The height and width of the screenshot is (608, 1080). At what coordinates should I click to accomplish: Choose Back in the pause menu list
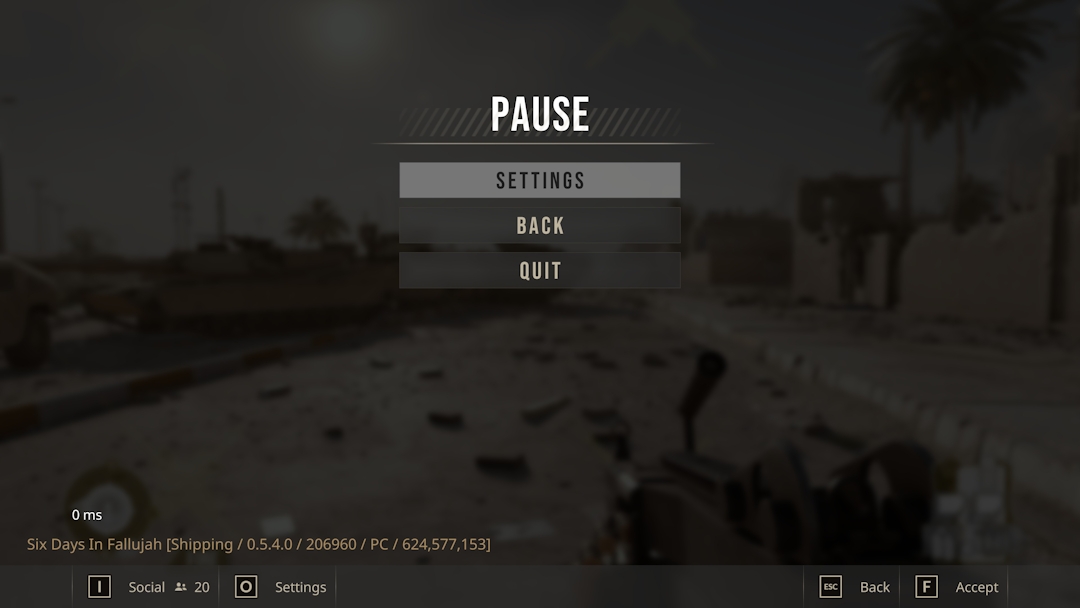(x=540, y=225)
